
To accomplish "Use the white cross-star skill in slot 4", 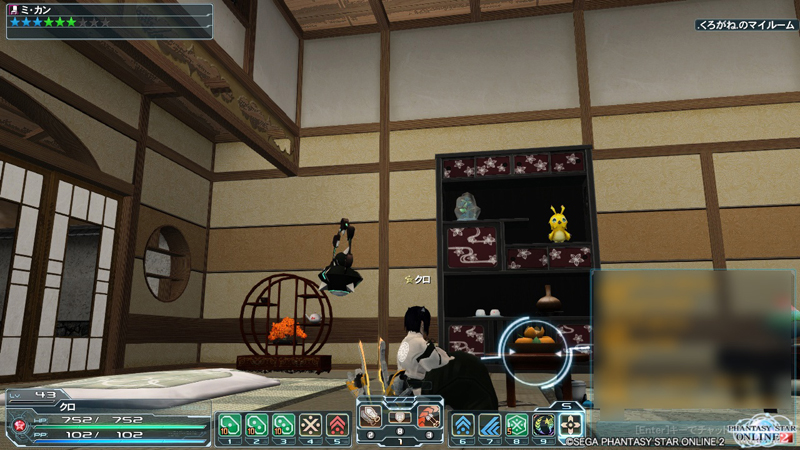I will click(x=311, y=424).
